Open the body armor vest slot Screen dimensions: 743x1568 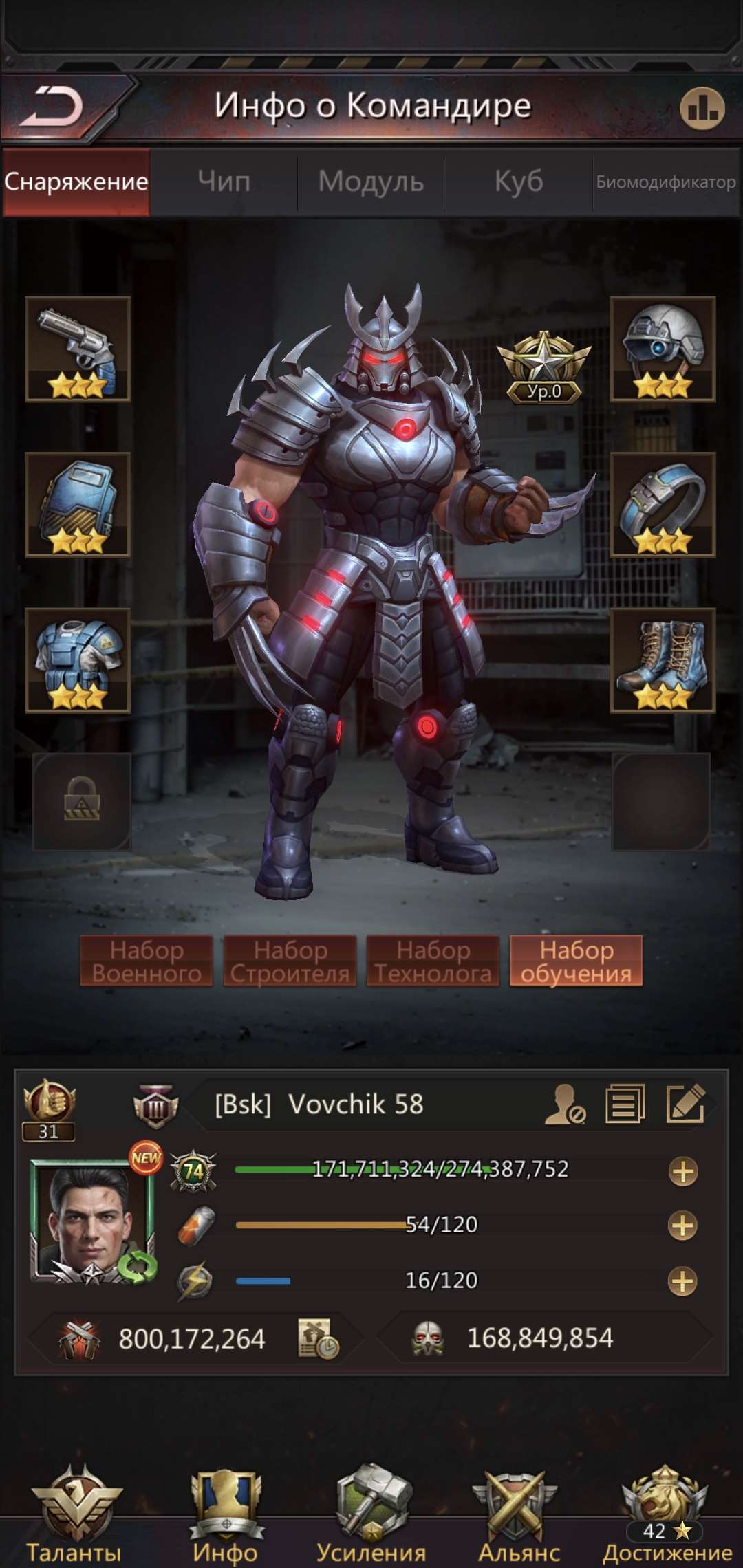(x=78, y=660)
